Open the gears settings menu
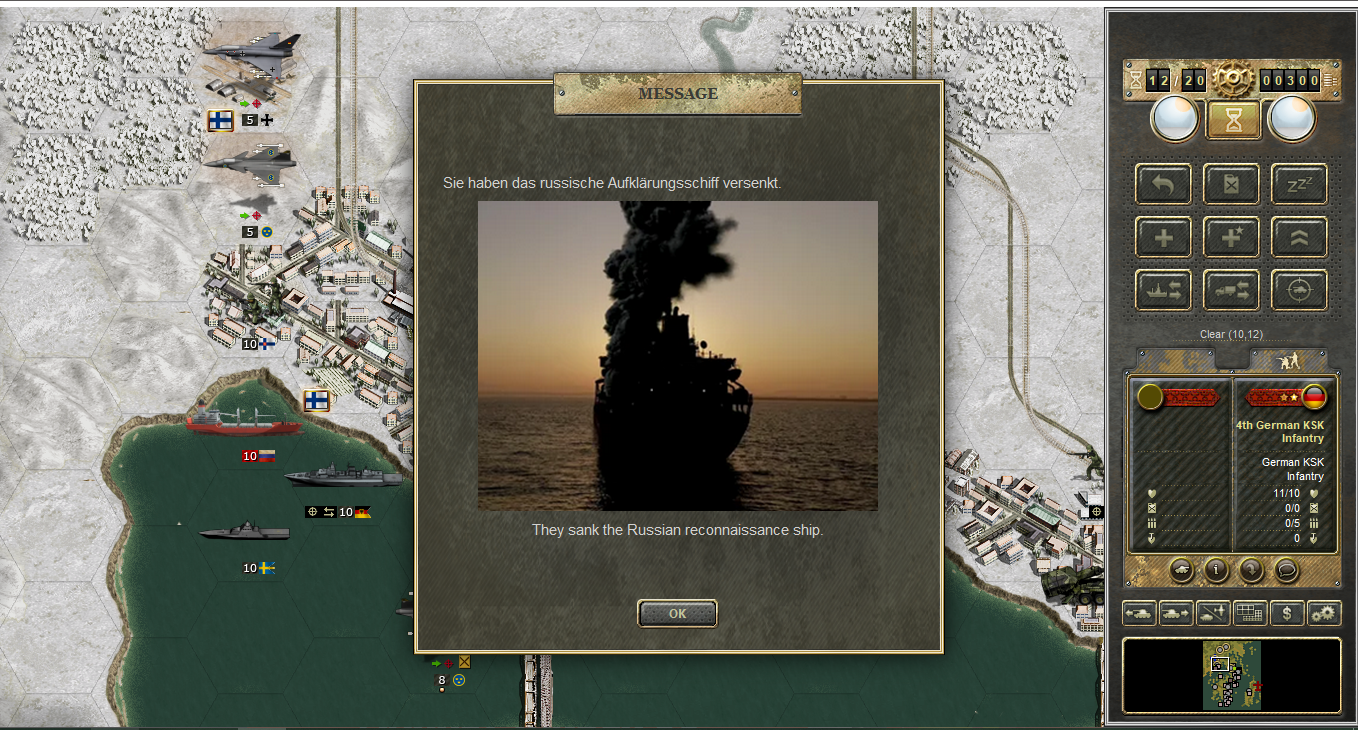This screenshot has width=1358, height=730. click(x=1324, y=613)
